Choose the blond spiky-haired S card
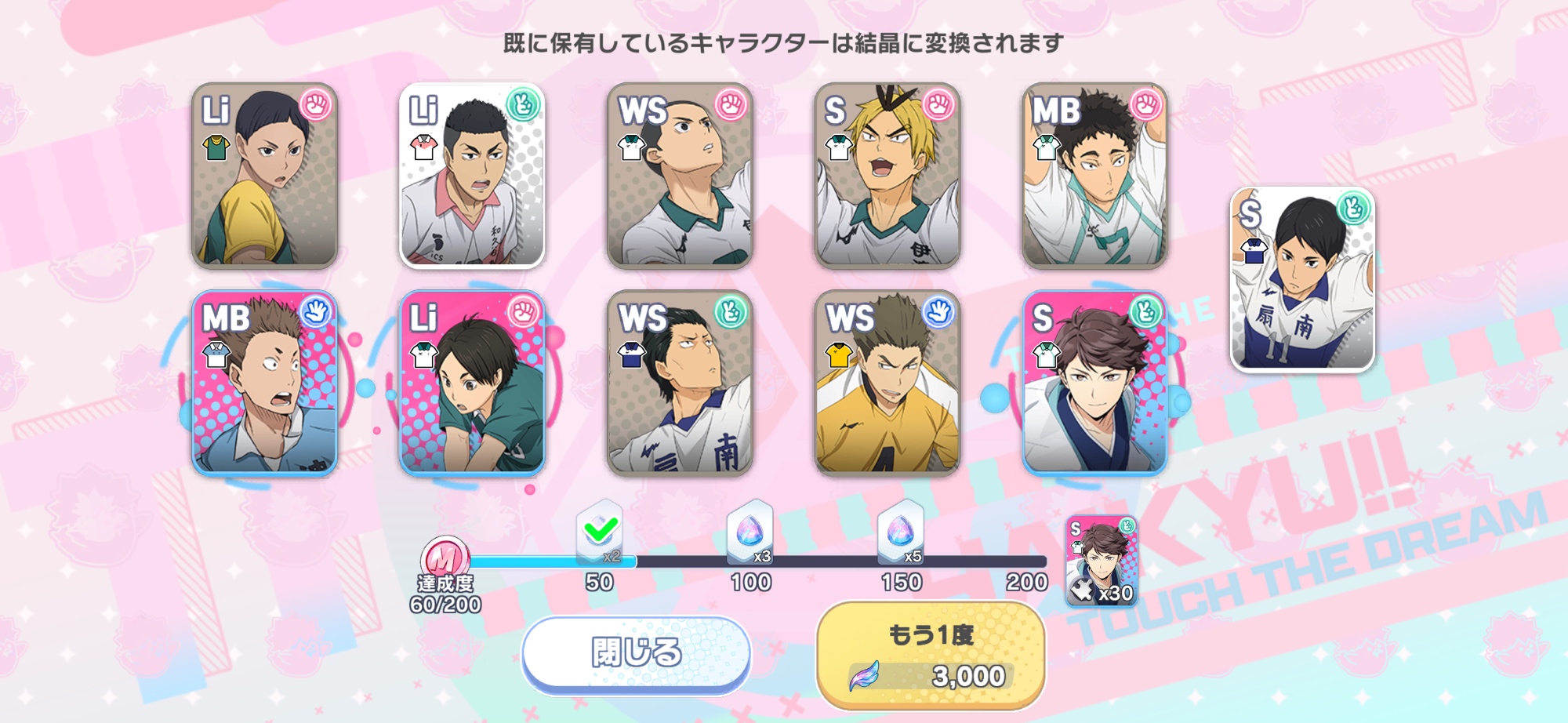 tap(887, 176)
